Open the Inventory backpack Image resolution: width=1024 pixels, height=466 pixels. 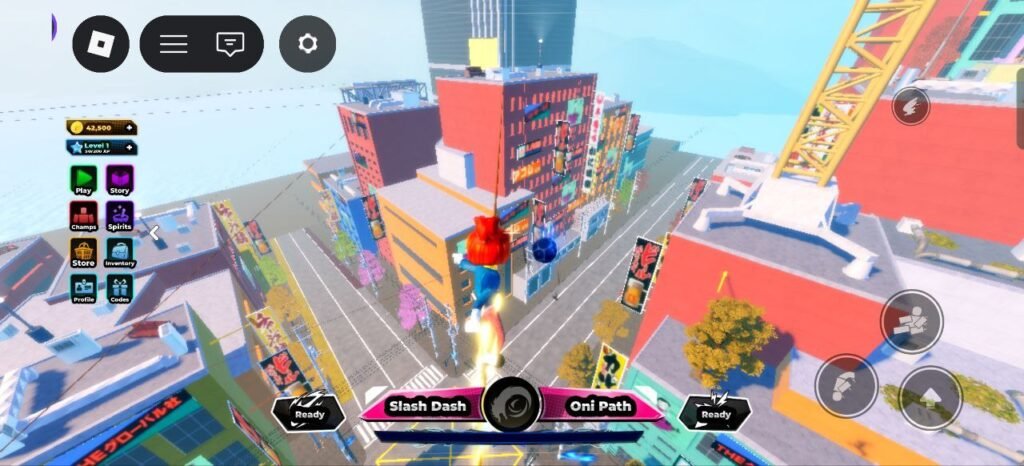[x=120, y=252]
